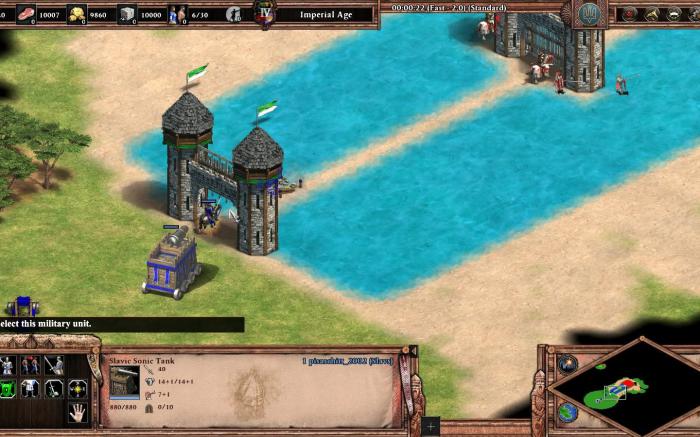700x437 pixels.
Task: Click the yellow crosshair command icon
Action: [77, 388]
